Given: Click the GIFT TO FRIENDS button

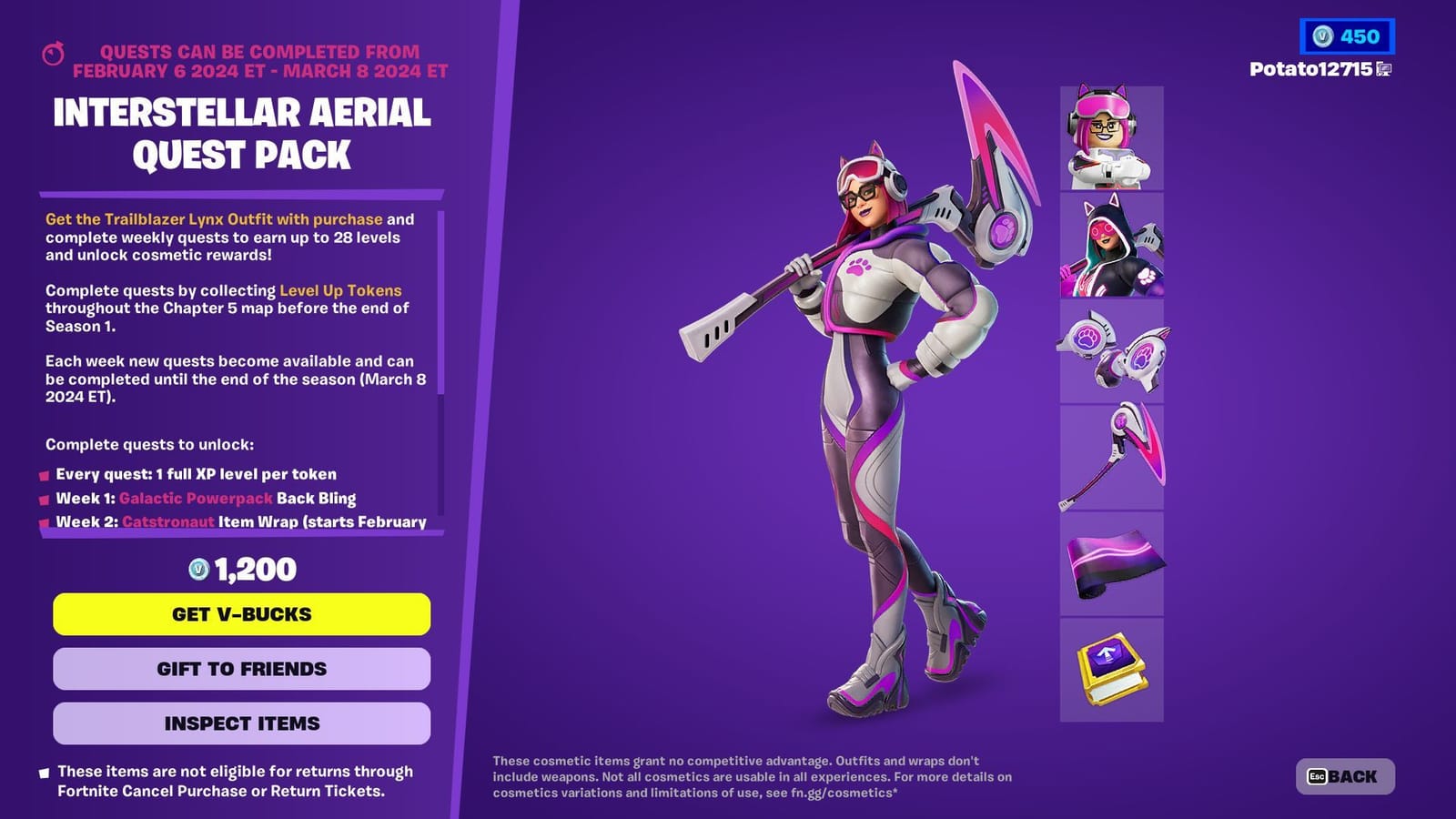Looking at the screenshot, I should pyautogui.click(x=242, y=668).
